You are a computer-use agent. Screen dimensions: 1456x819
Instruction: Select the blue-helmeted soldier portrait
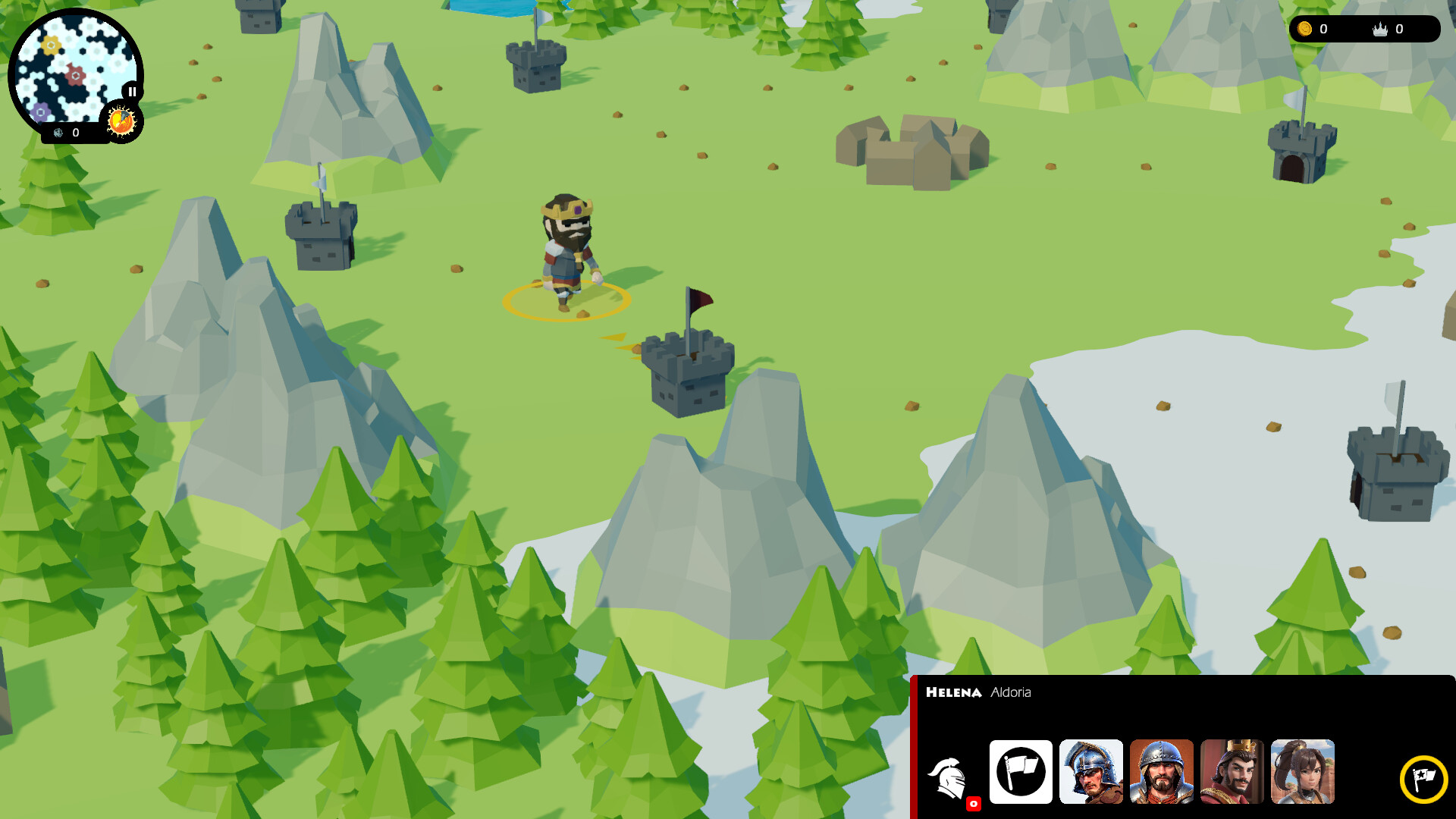pyautogui.click(x=1090, y=773)
